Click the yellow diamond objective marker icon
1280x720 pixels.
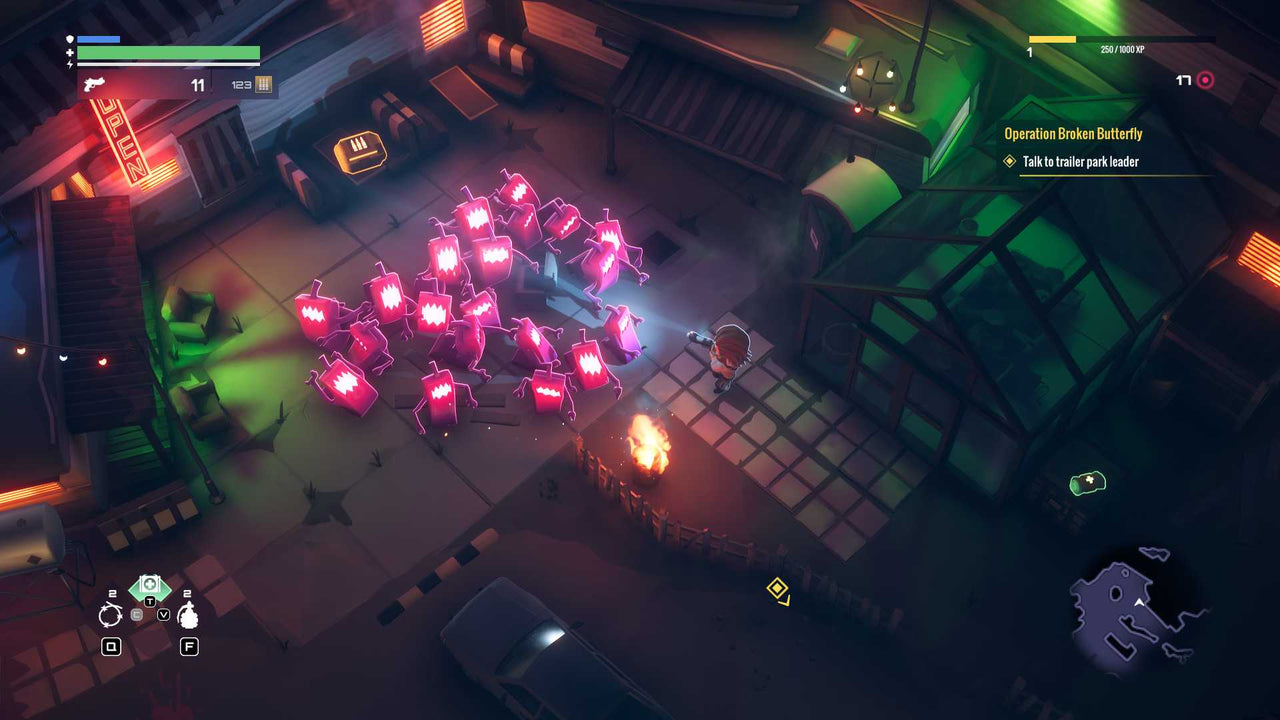coord(1010,161)
